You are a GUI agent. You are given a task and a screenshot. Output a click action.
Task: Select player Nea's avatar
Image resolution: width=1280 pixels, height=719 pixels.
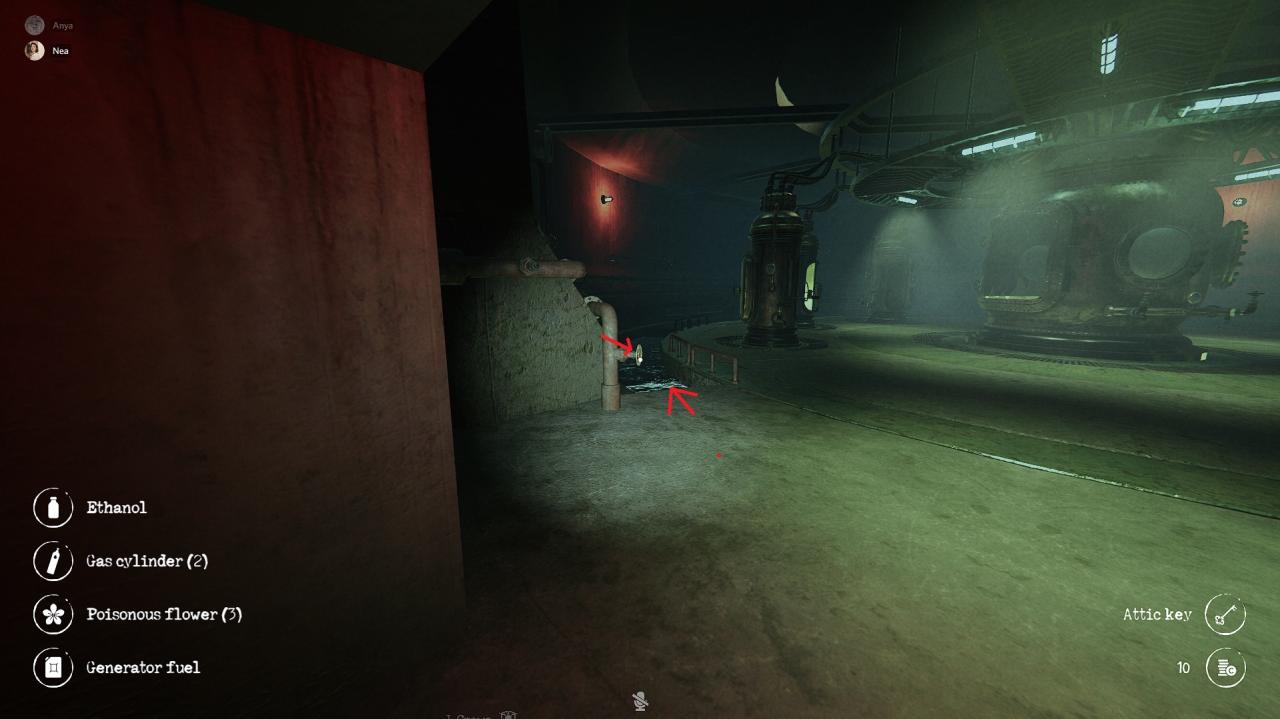pos(35,51)
